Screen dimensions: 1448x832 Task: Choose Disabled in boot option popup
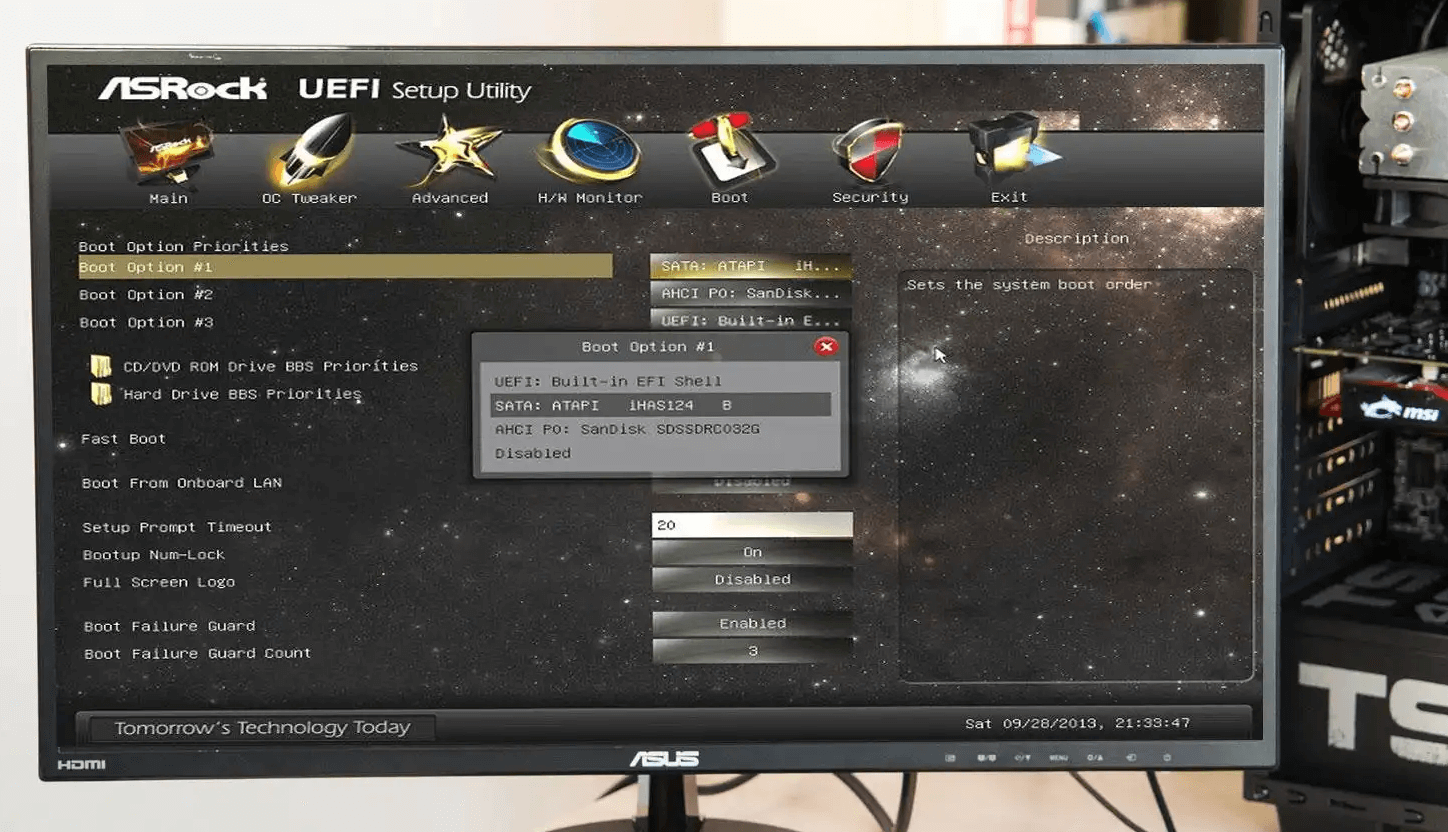click(x=533, y=453)
